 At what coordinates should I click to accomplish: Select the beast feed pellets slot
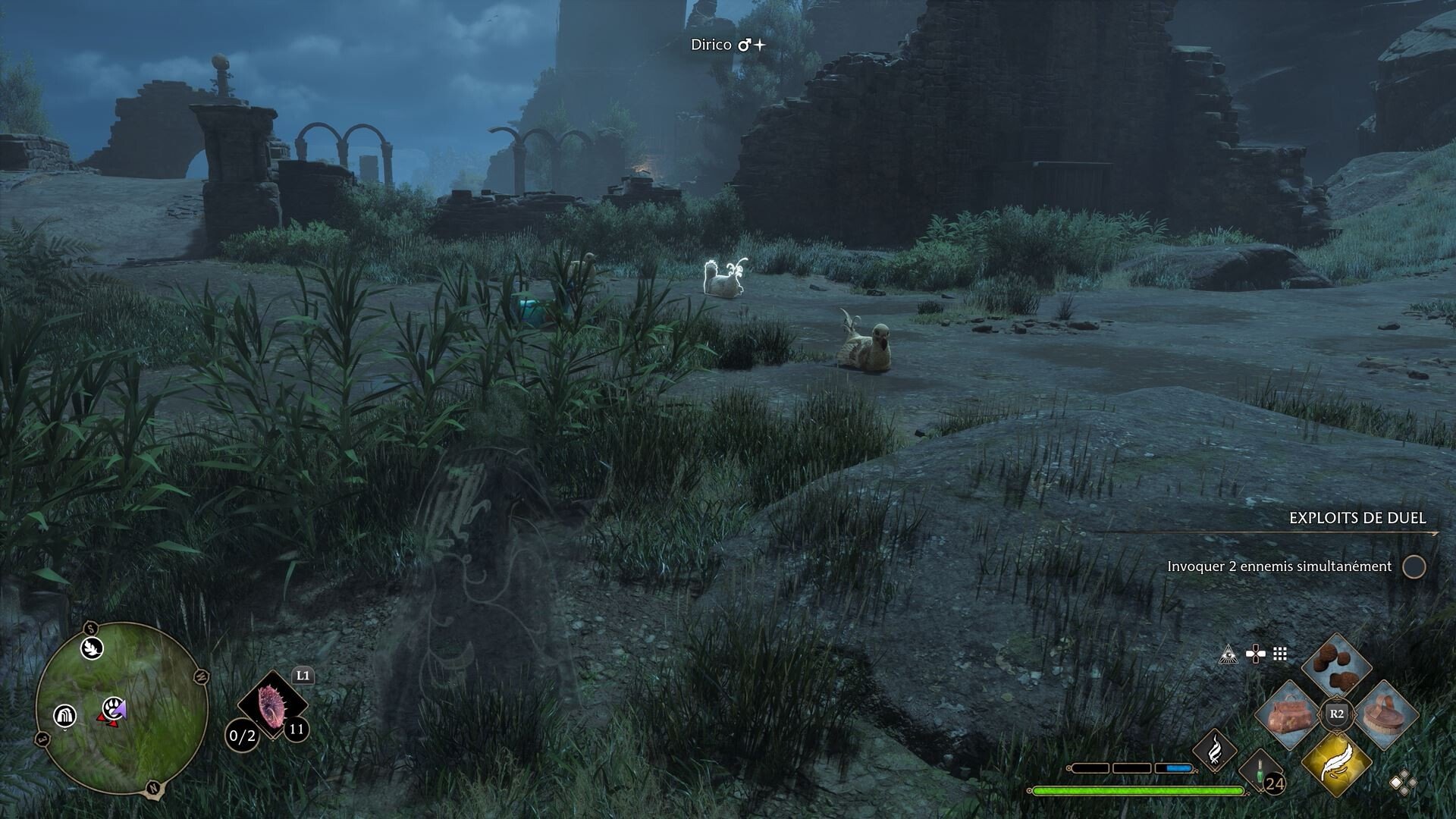pyautogui.click(x=1336, y=664)
